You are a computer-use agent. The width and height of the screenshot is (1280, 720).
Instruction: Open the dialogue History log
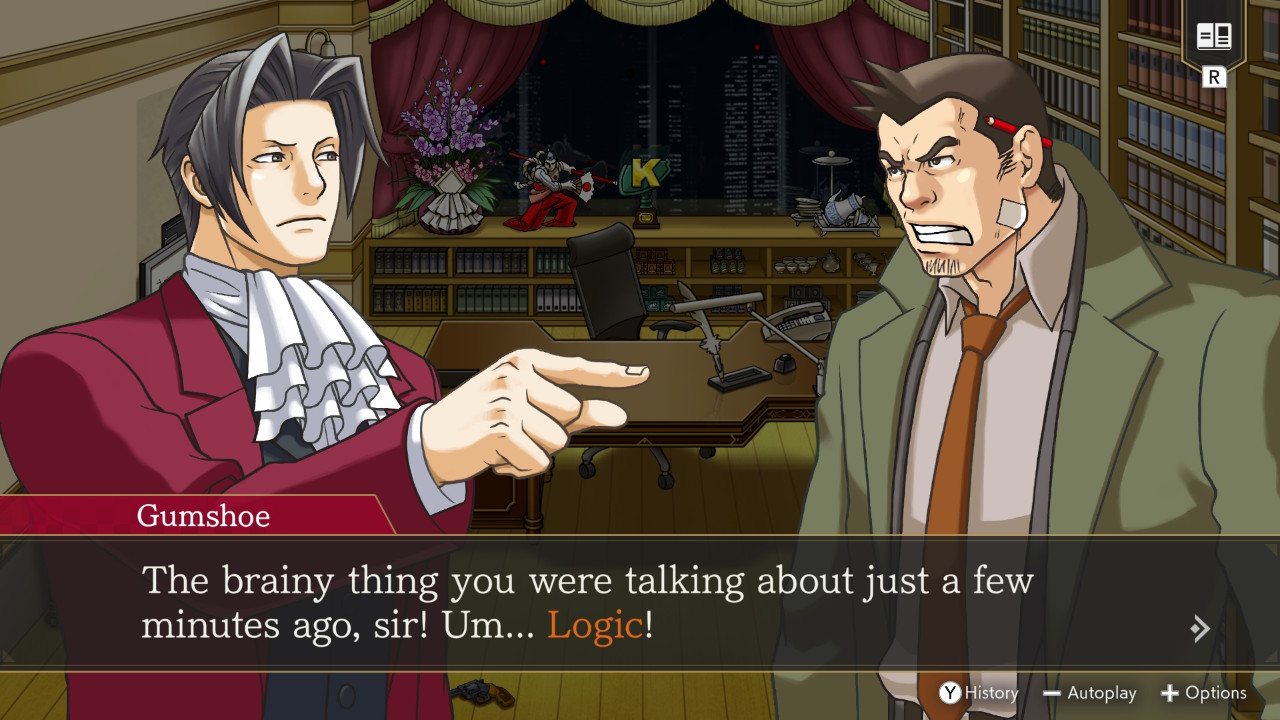978,693
